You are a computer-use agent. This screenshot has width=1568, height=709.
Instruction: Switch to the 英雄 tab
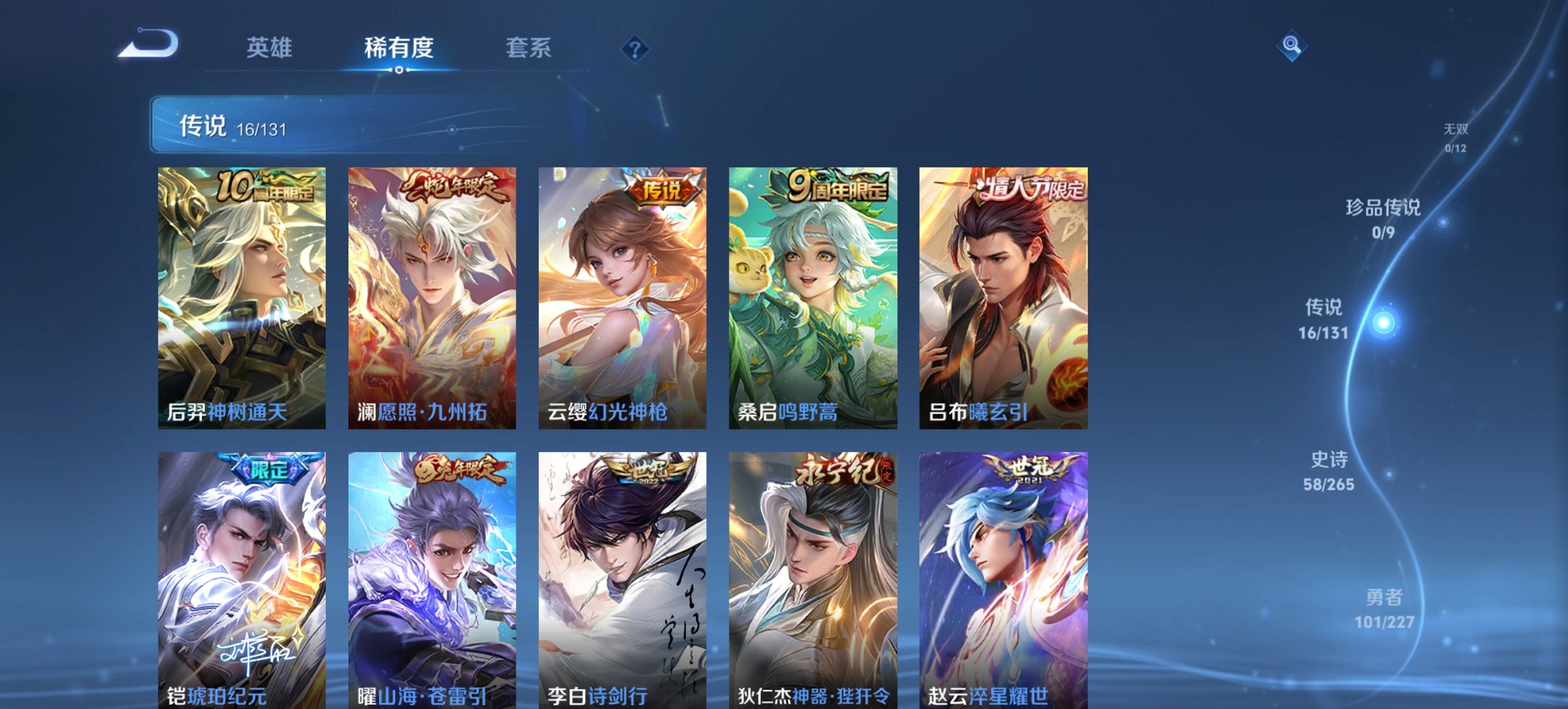pyautogui.click(x=271, y=46)
